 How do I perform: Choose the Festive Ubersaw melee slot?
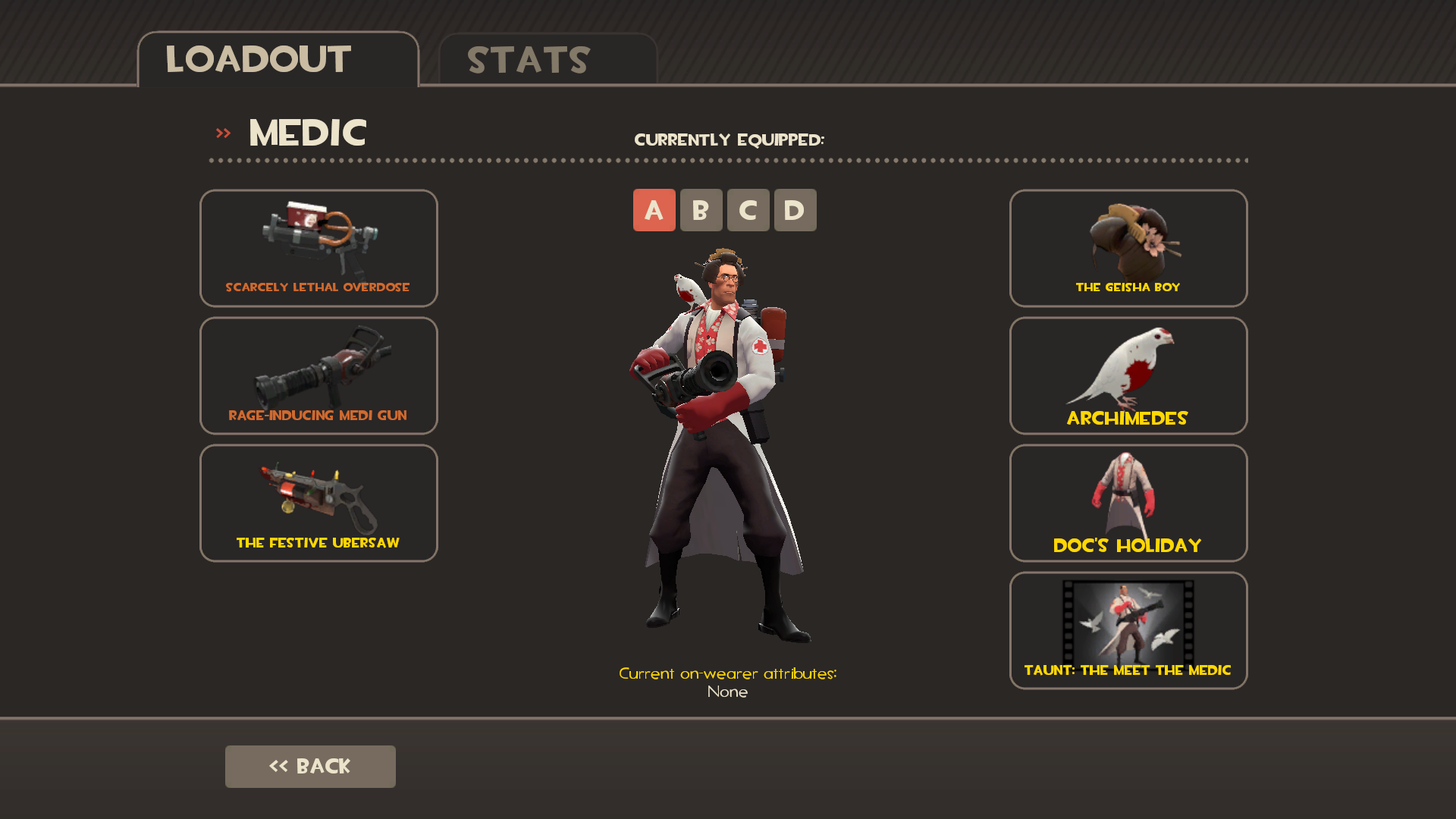(x=318, y=503)
